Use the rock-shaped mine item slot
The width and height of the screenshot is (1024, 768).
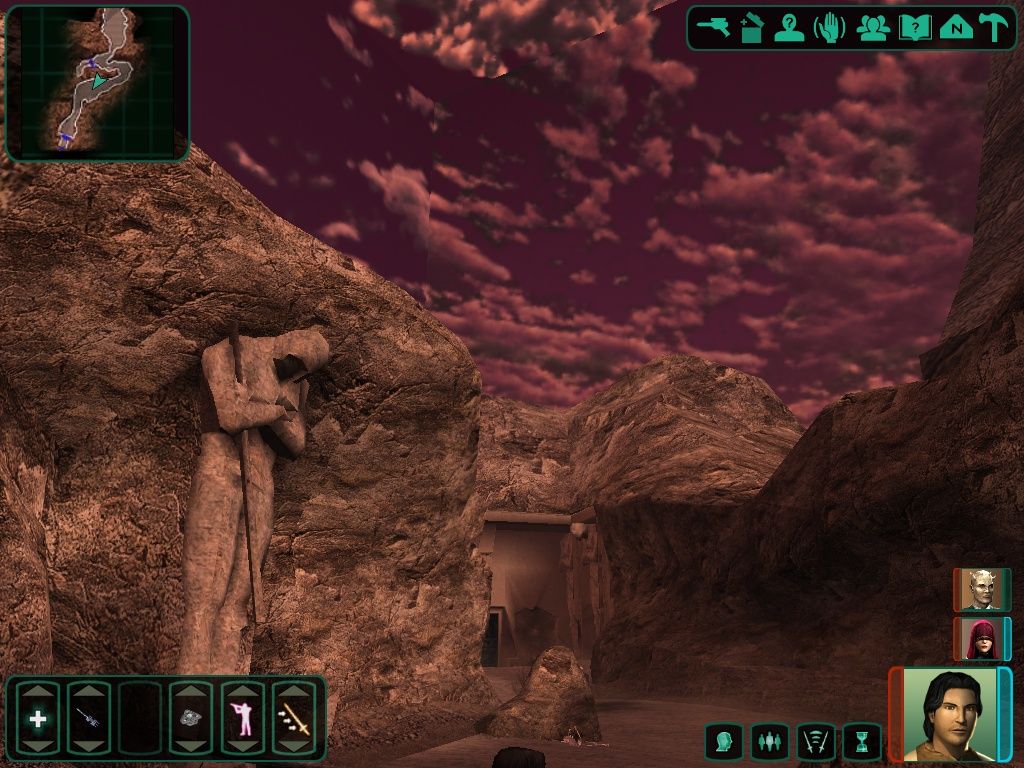point(191,718)
